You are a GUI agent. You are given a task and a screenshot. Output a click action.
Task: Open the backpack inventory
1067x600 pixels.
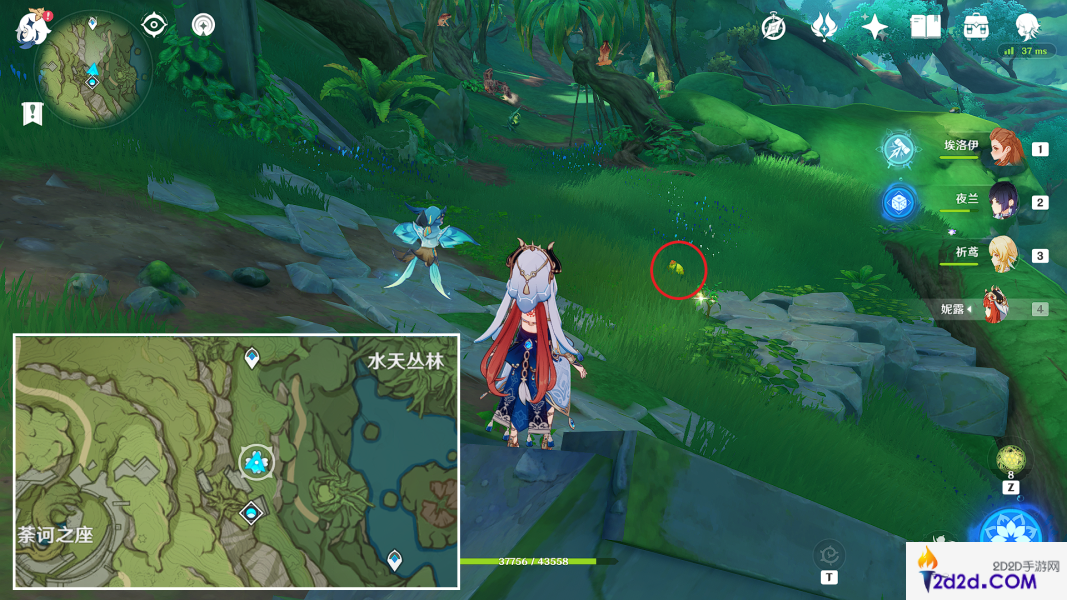point(976,27)
